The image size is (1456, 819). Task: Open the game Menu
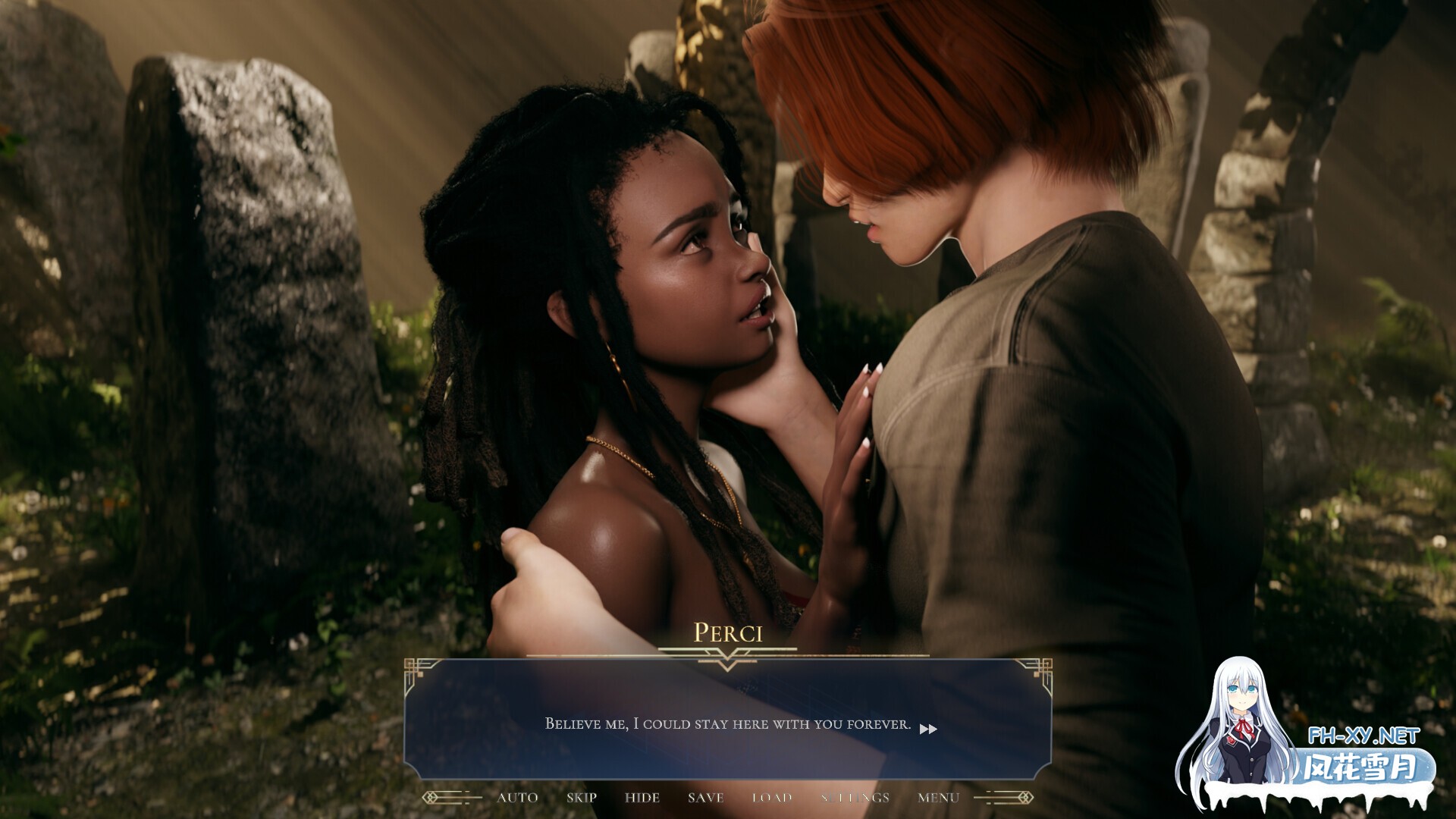tap(938, 798)
